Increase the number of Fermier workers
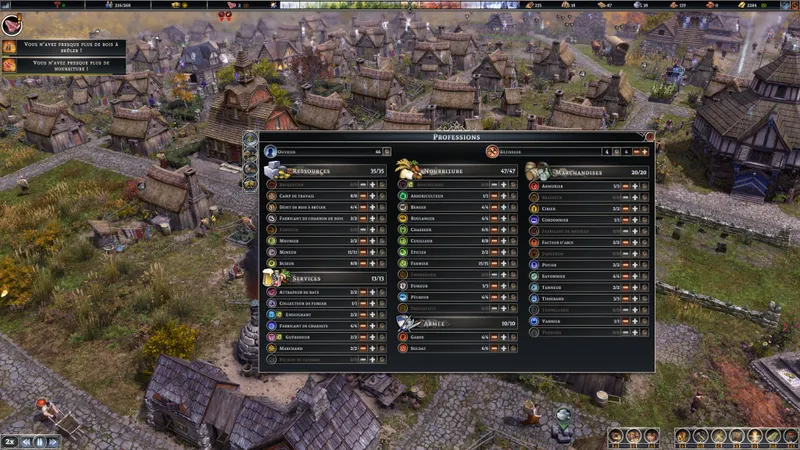 [x=504, y=263]
